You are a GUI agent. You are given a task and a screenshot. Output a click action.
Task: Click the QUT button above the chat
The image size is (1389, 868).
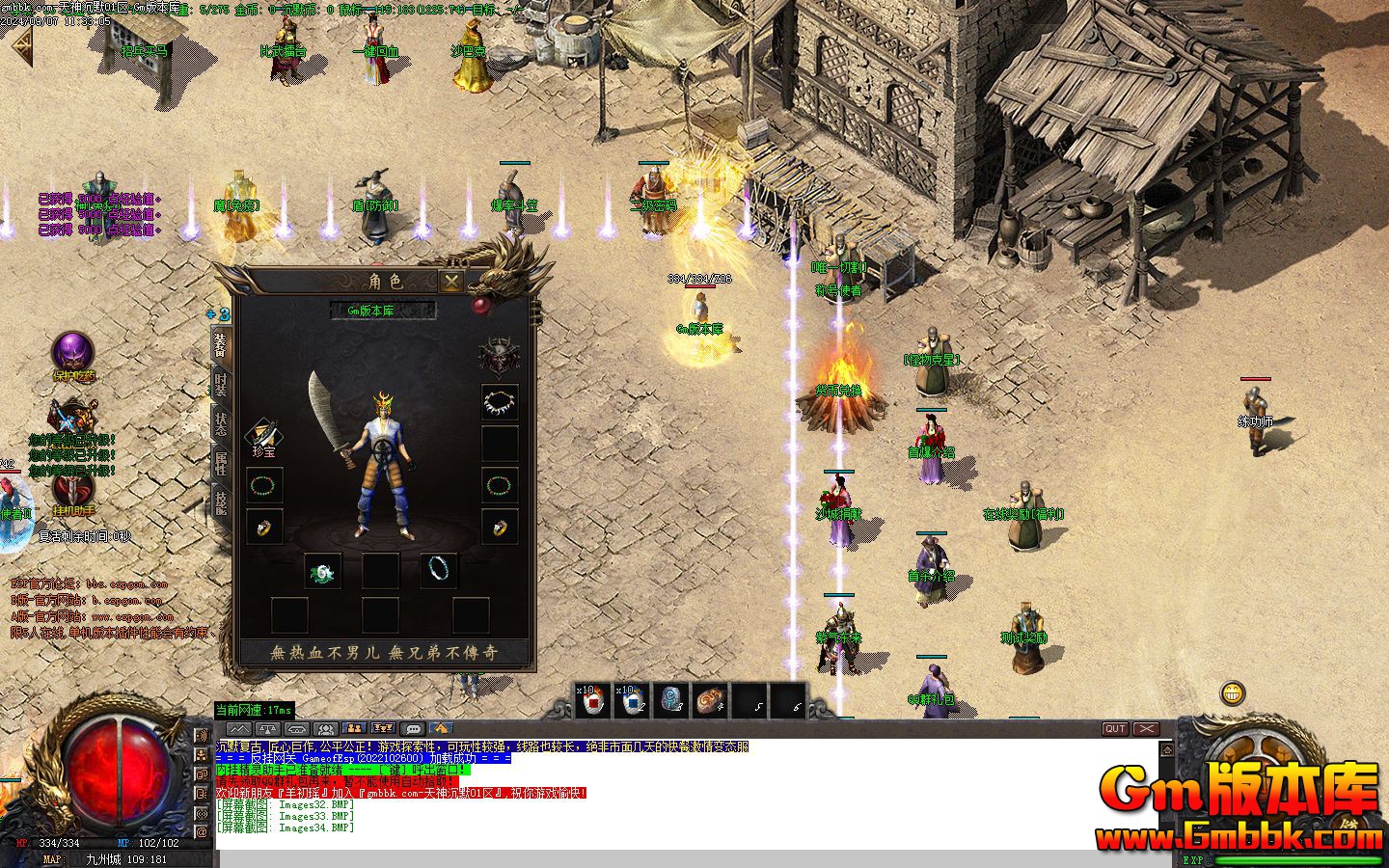click(x=1115, y=729)
